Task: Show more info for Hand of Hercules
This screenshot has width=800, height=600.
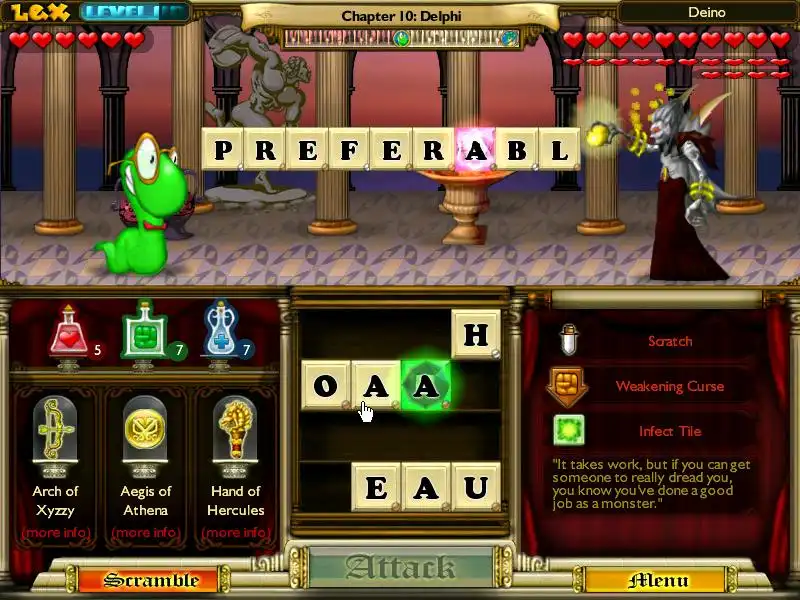Action: pyautogui.click(x=237, y=532)
